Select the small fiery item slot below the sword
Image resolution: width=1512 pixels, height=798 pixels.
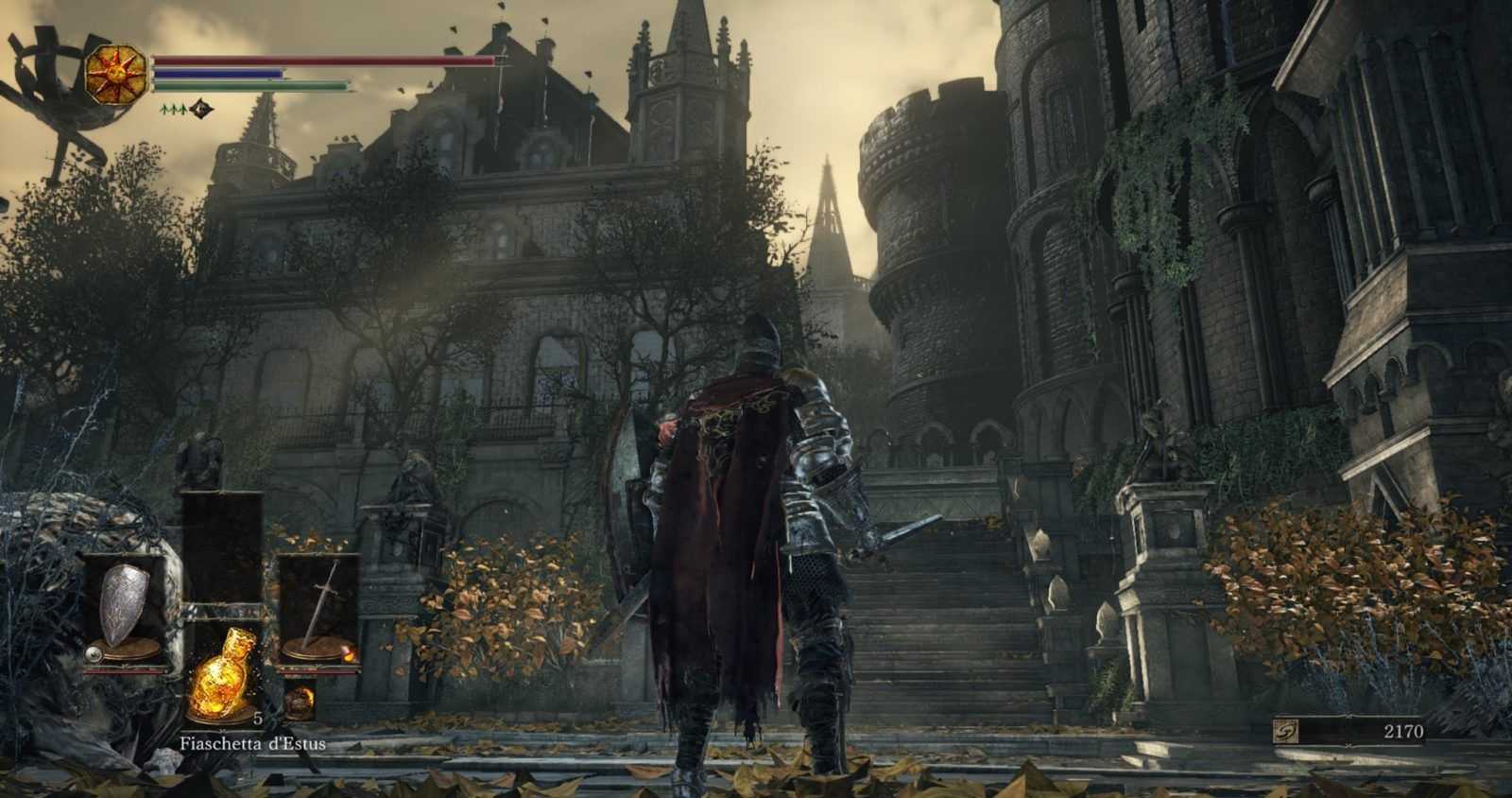(x=301, y=700)
